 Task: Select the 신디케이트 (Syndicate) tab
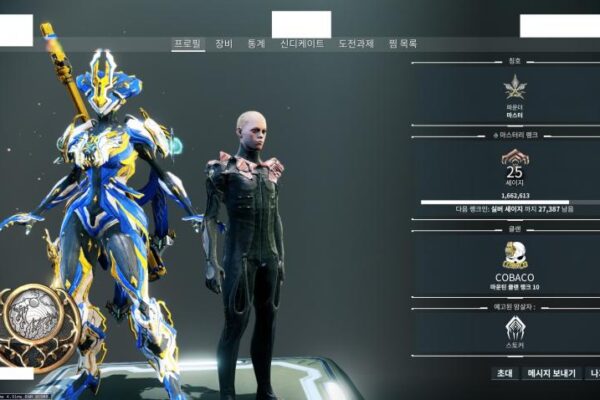coord(301,44)
